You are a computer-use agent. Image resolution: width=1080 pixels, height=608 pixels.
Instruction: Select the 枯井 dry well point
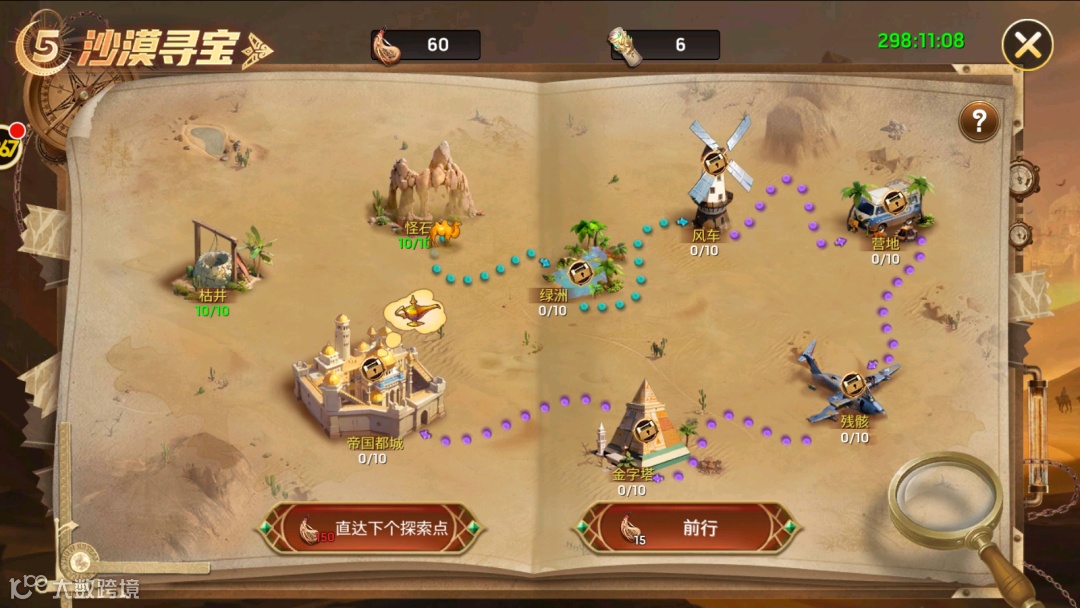[x=223, y=260]
